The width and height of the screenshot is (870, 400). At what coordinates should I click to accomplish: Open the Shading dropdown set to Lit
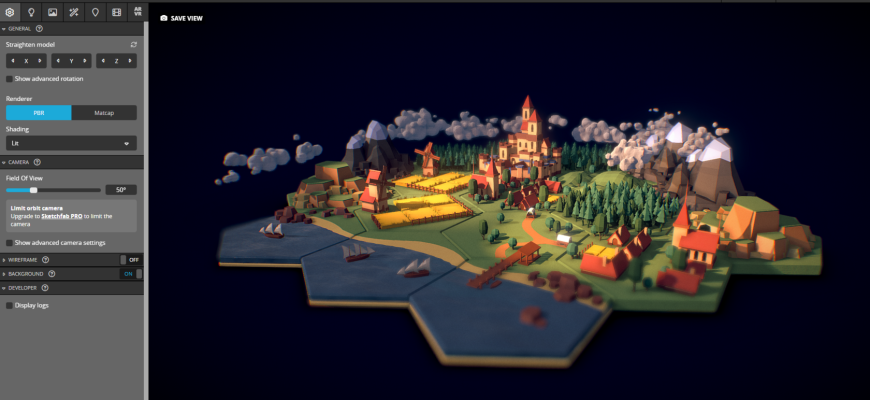[x=71, y=144]
